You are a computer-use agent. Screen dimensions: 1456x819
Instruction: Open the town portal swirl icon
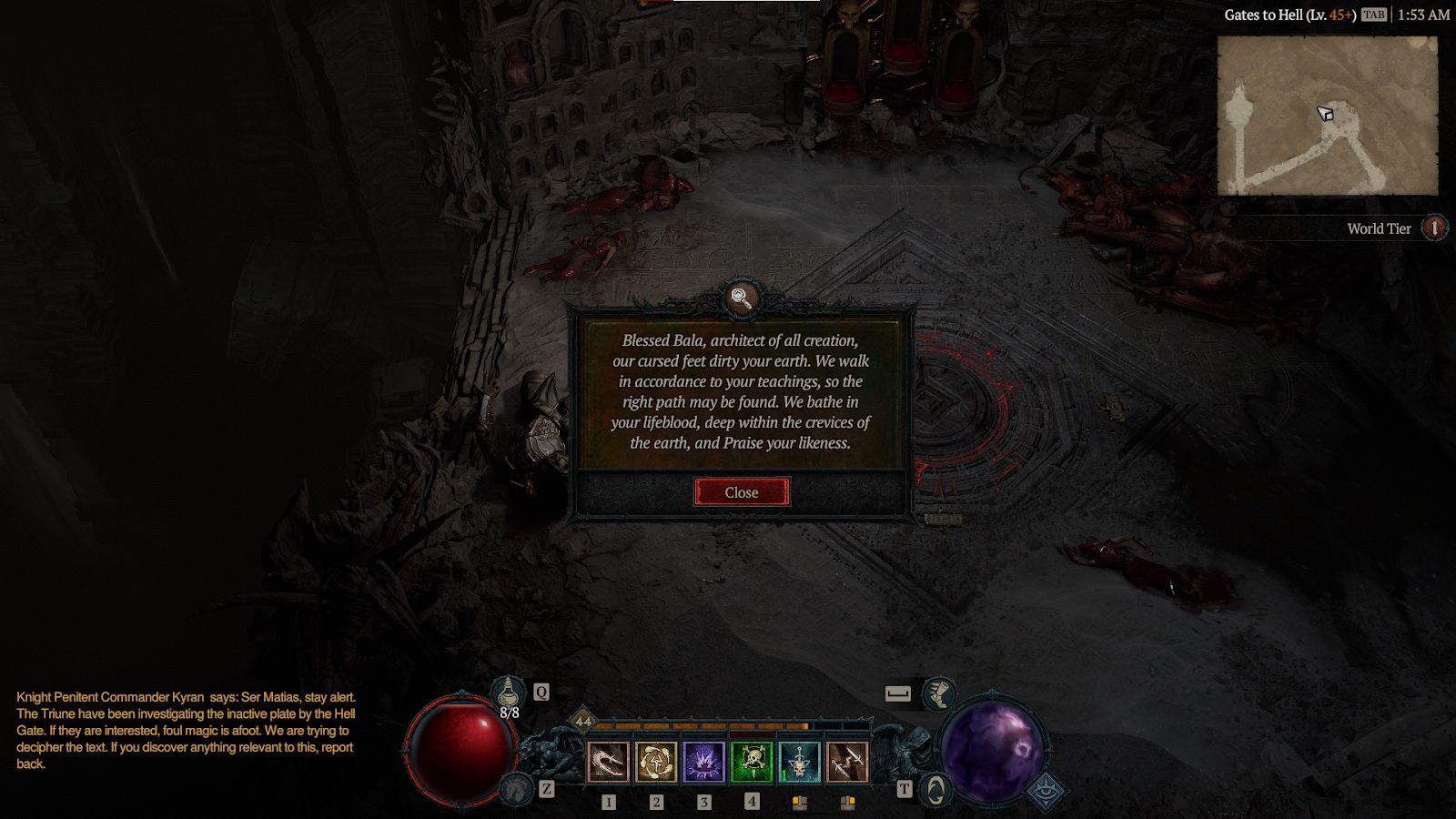[x=935, y=789]
